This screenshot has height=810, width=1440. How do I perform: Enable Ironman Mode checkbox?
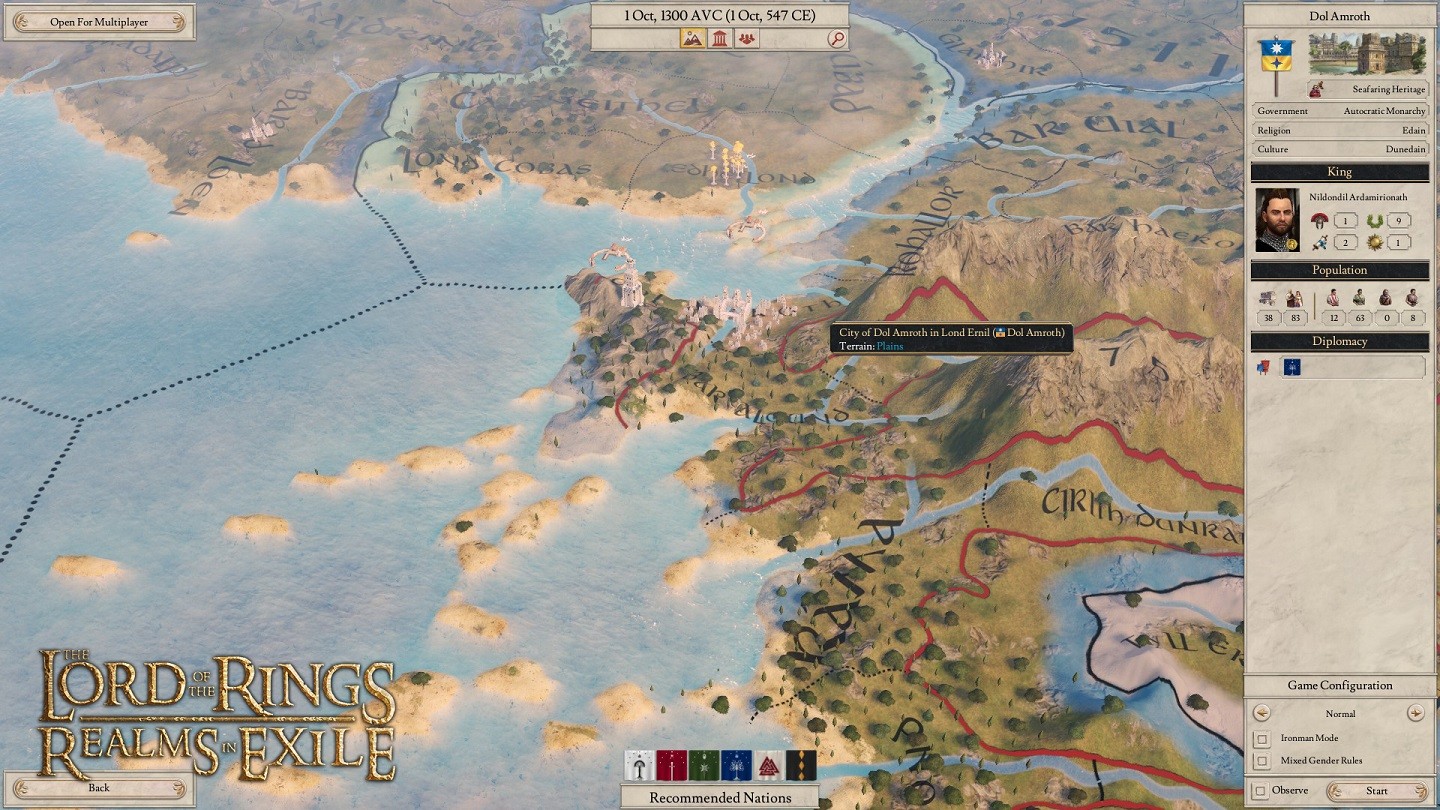[1263, 739]
